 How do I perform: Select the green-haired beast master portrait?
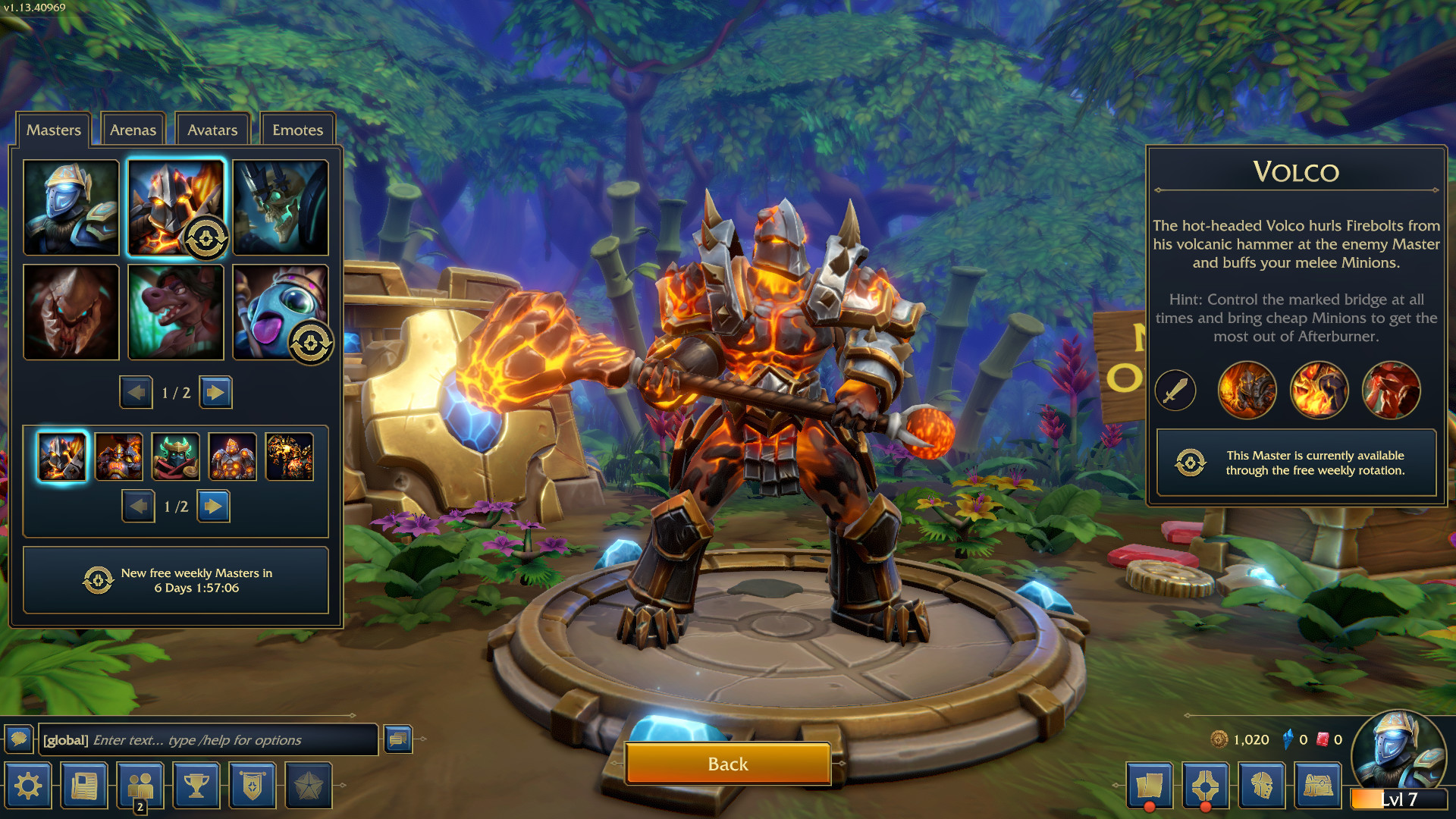tap(176, 312)
